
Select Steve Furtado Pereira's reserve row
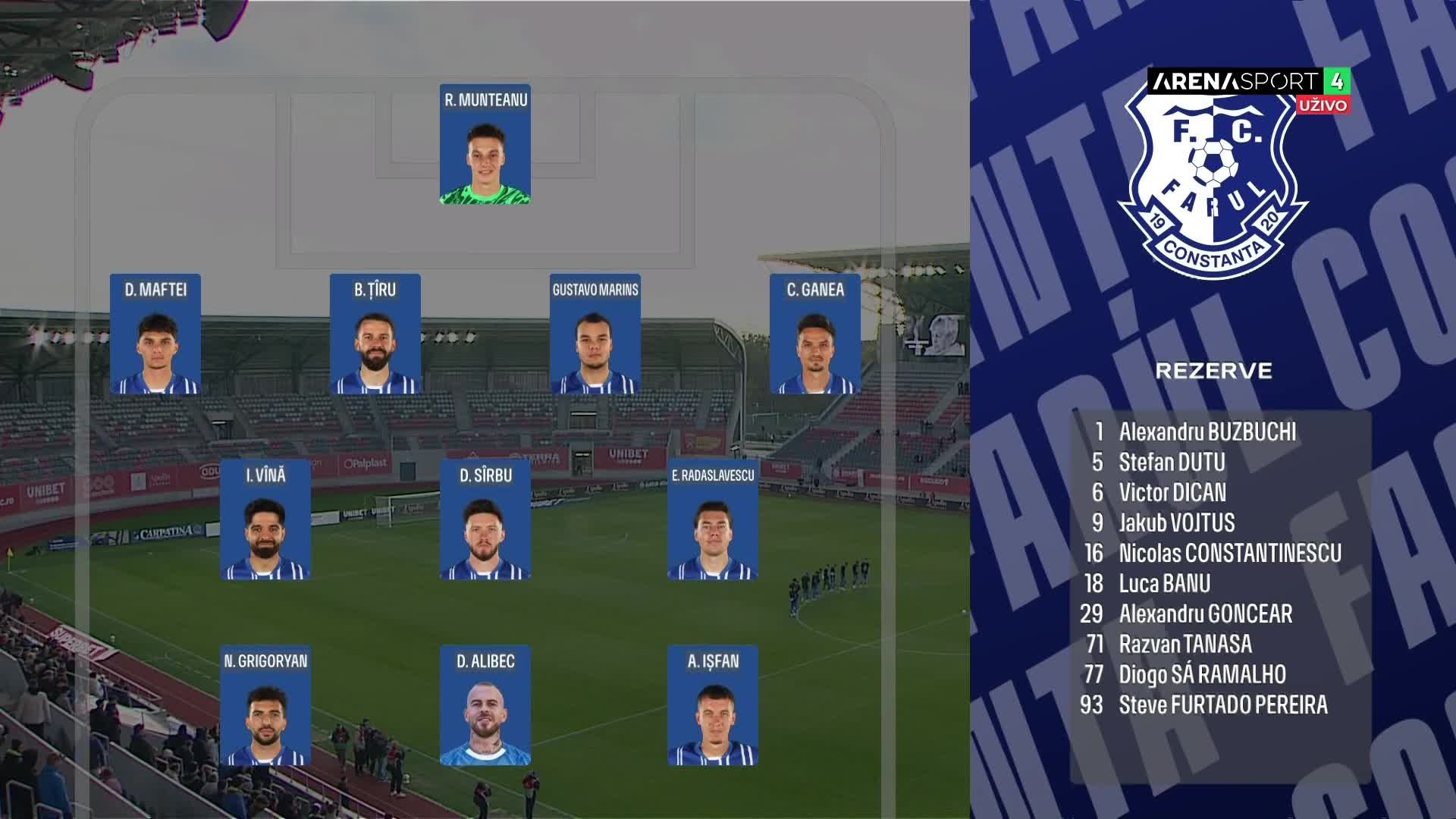click(x=1222, y=705)
